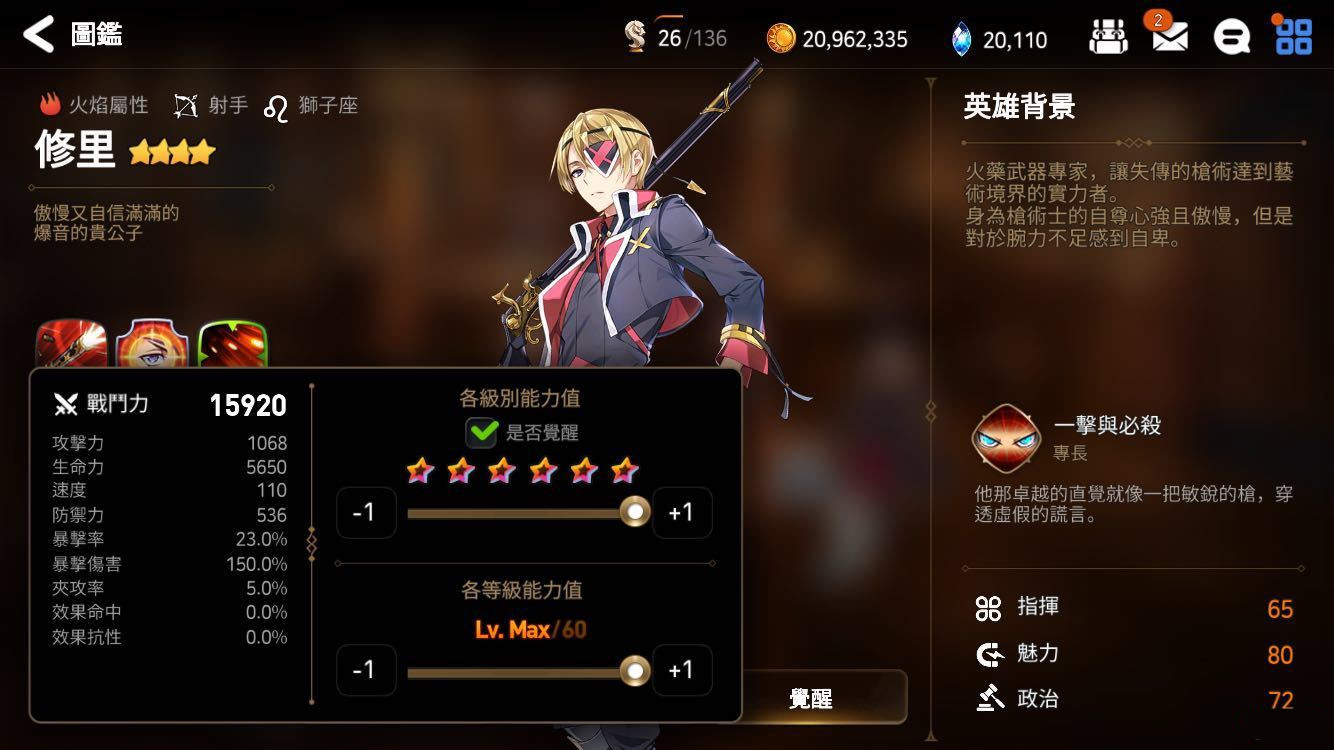Open the blue grid main menu icon
This screenshot has height=750, width=1334.
[1295, 37]
